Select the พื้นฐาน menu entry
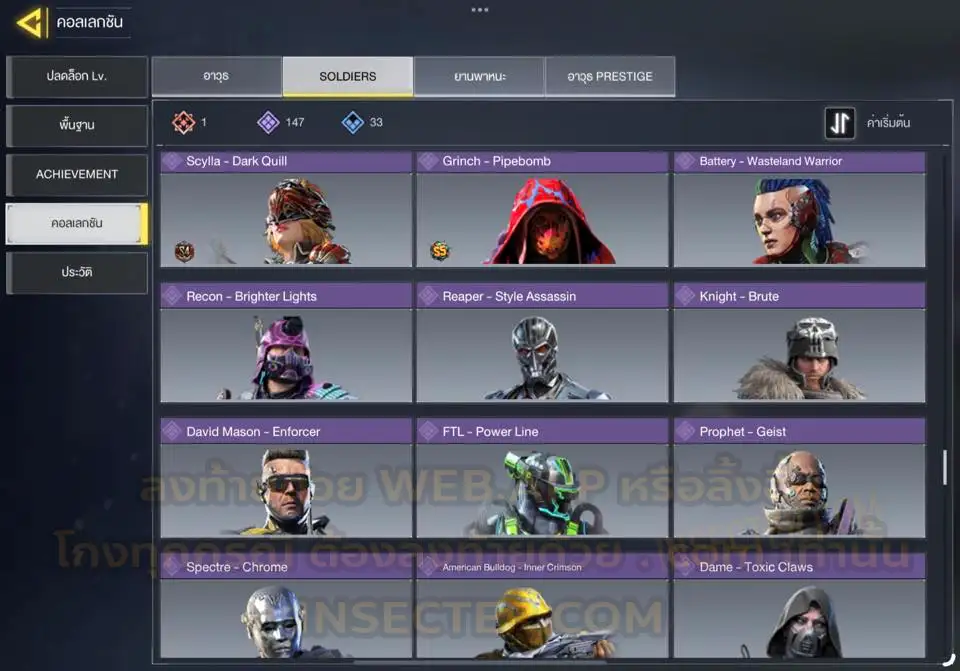 click(77, 126)
